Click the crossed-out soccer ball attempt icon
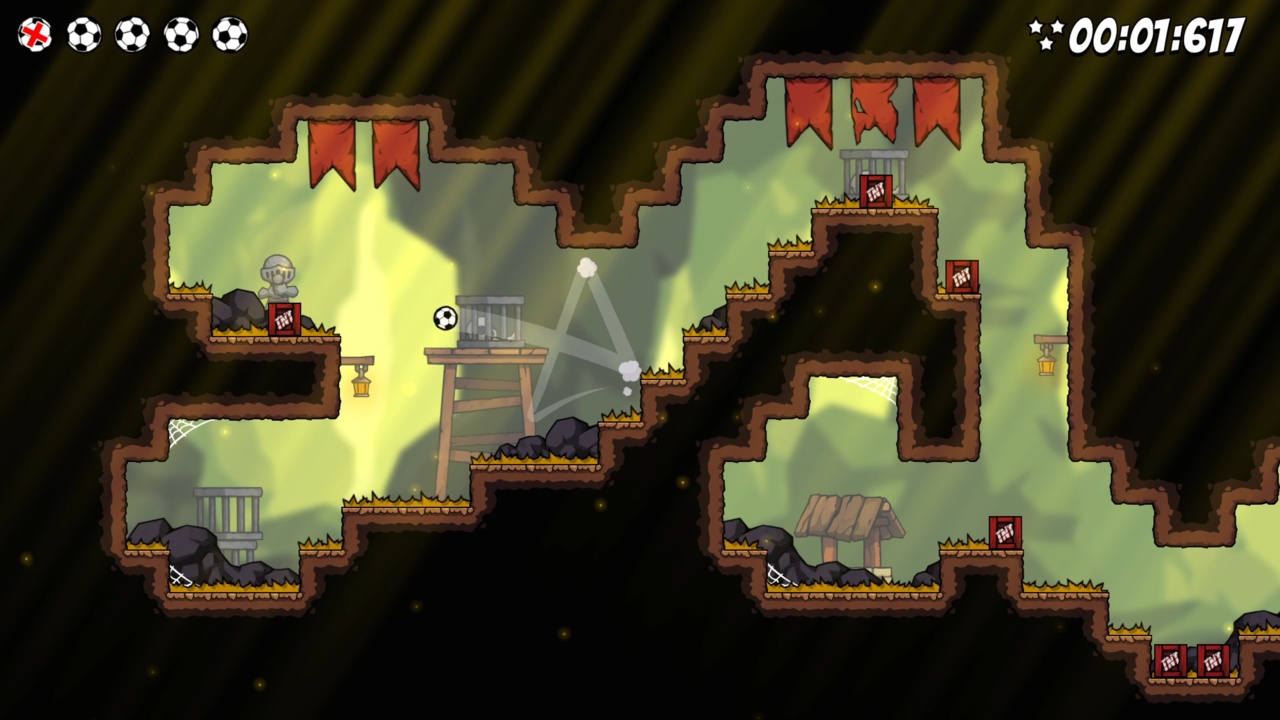Screen dimensions: 1280x720 coord(36,35)
